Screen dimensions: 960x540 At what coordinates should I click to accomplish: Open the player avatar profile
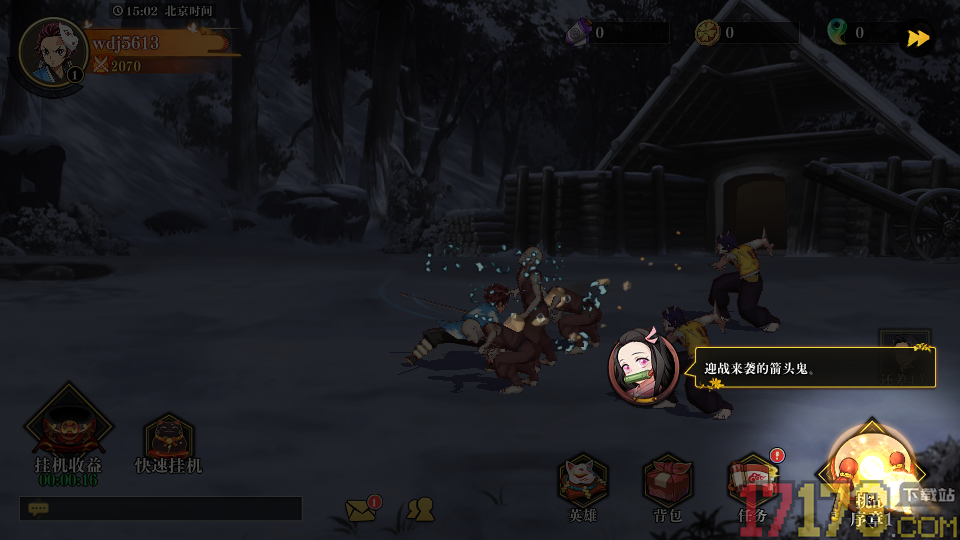[x=53, y=52]
